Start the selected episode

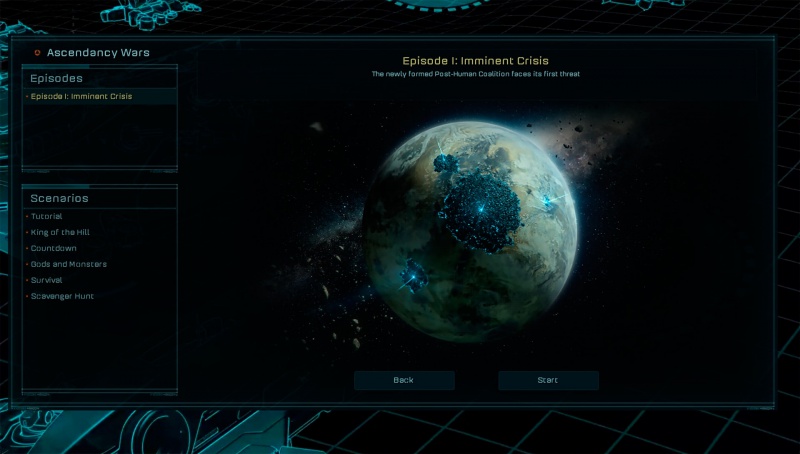pos(548,380)
